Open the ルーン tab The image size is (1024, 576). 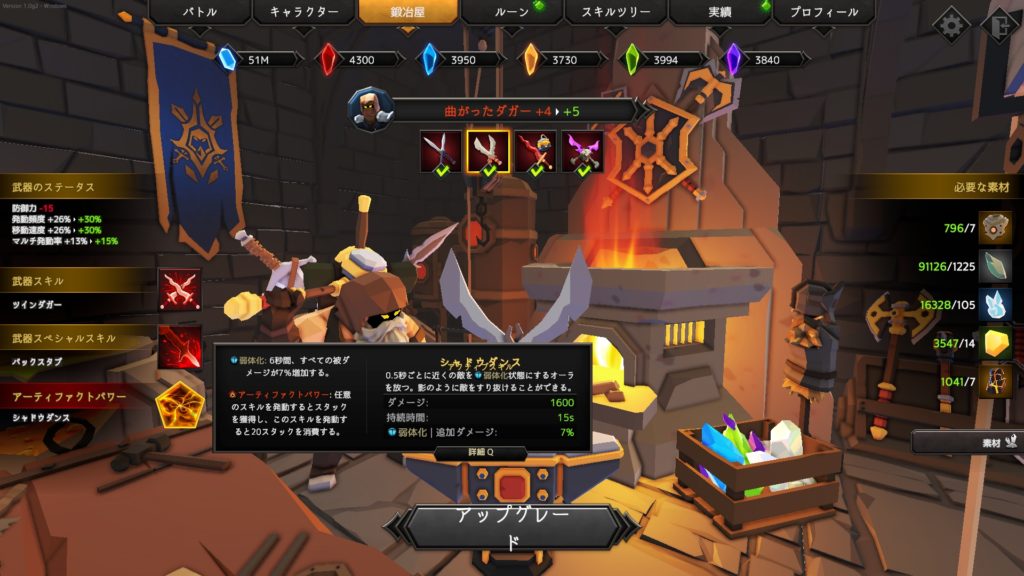pyautogui.click(x=511, y=13)
